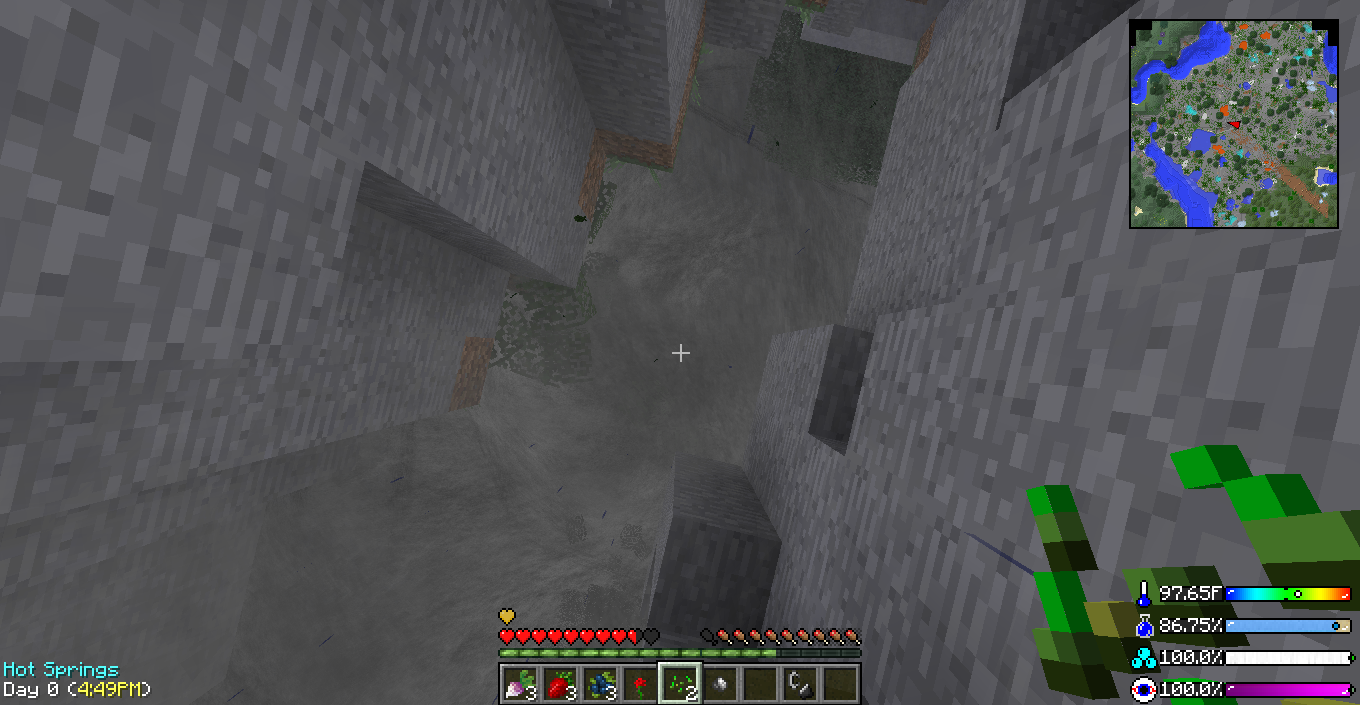The width and height of the screenshot is (1360, 705).
Task: Select the blueberries hotbar slot
Action: (599, 684)
